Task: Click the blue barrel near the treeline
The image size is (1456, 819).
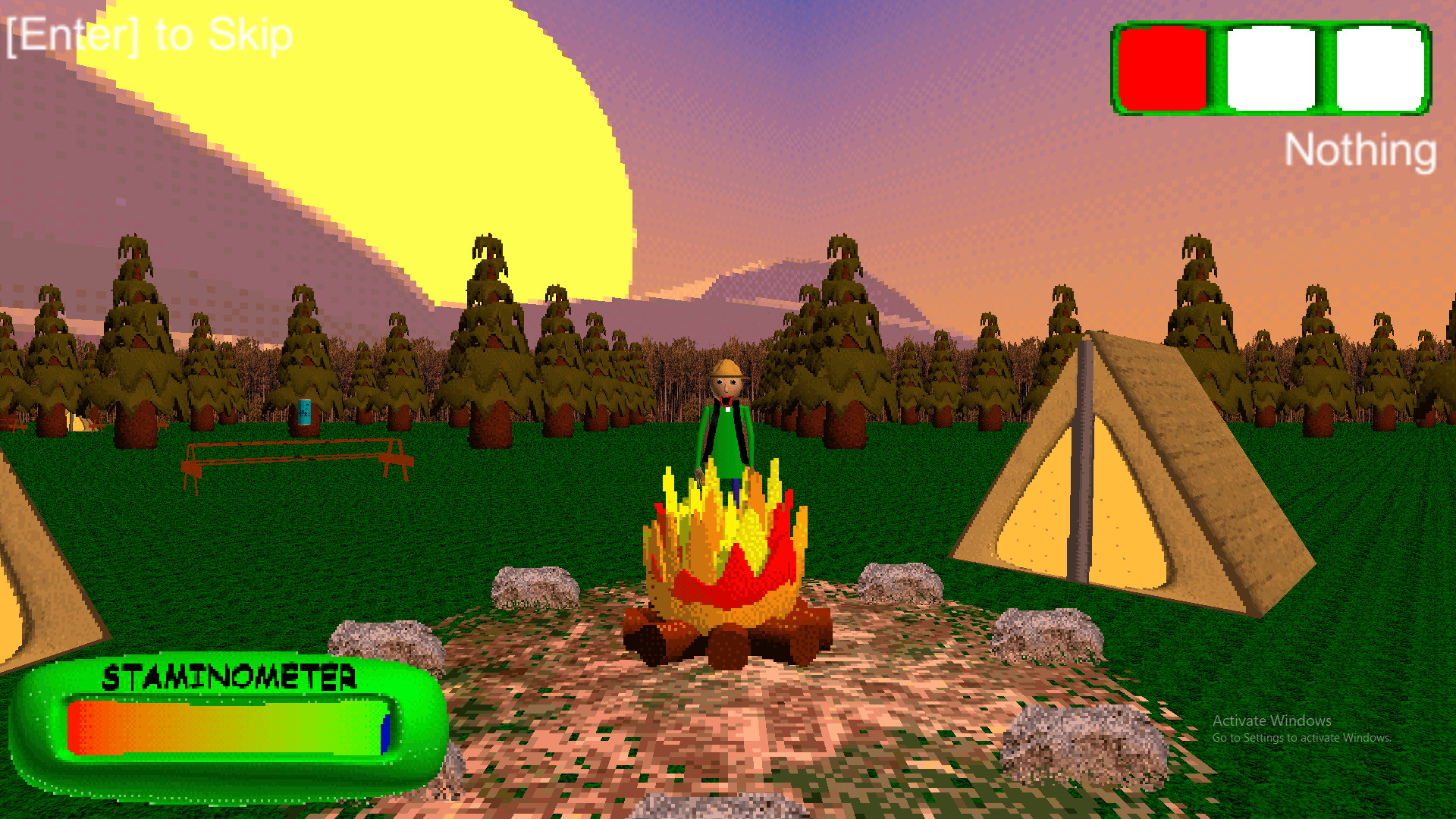Action: point(306,413)
